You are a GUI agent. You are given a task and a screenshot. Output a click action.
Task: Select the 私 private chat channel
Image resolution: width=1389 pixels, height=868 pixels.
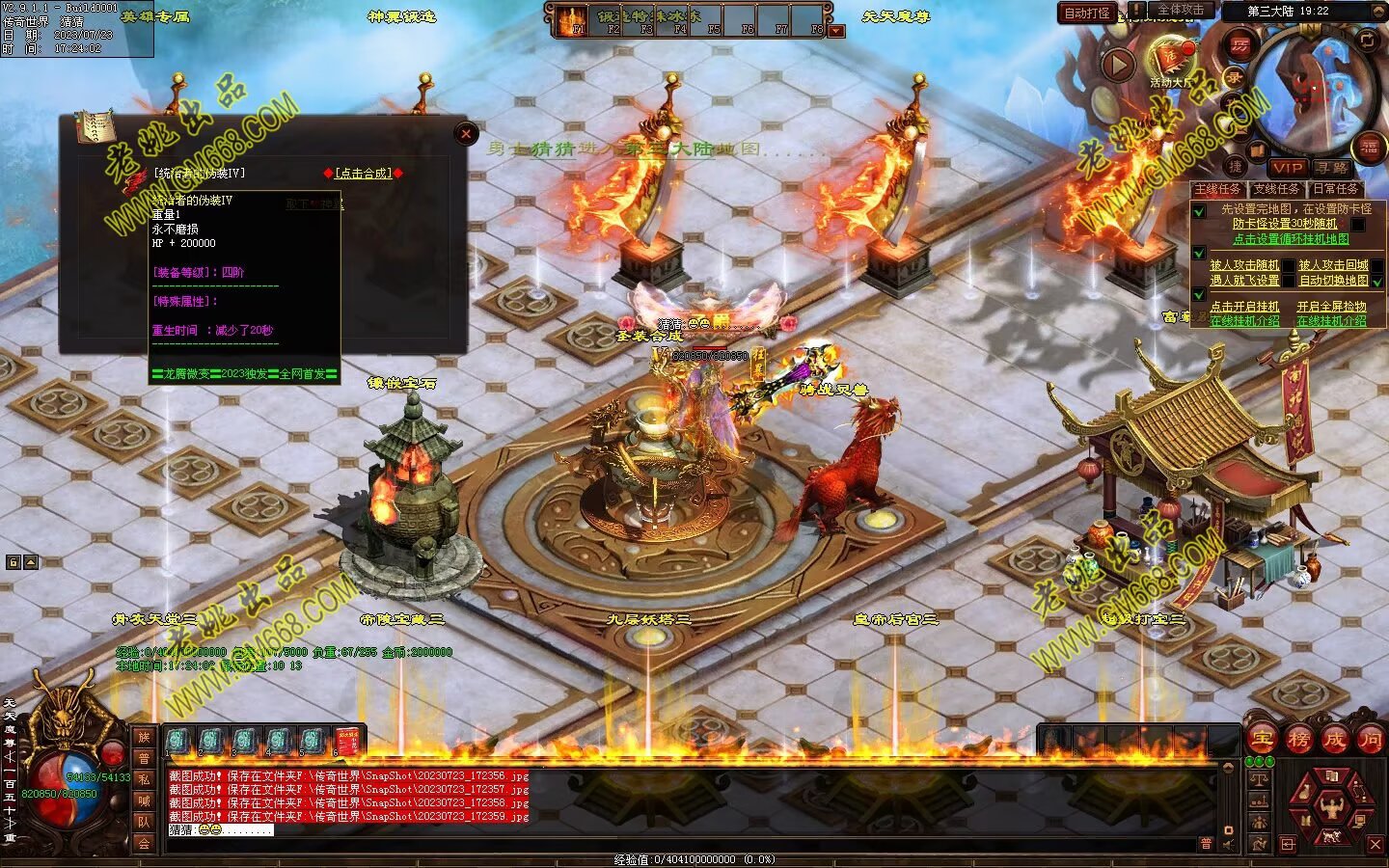coord(144,779)
